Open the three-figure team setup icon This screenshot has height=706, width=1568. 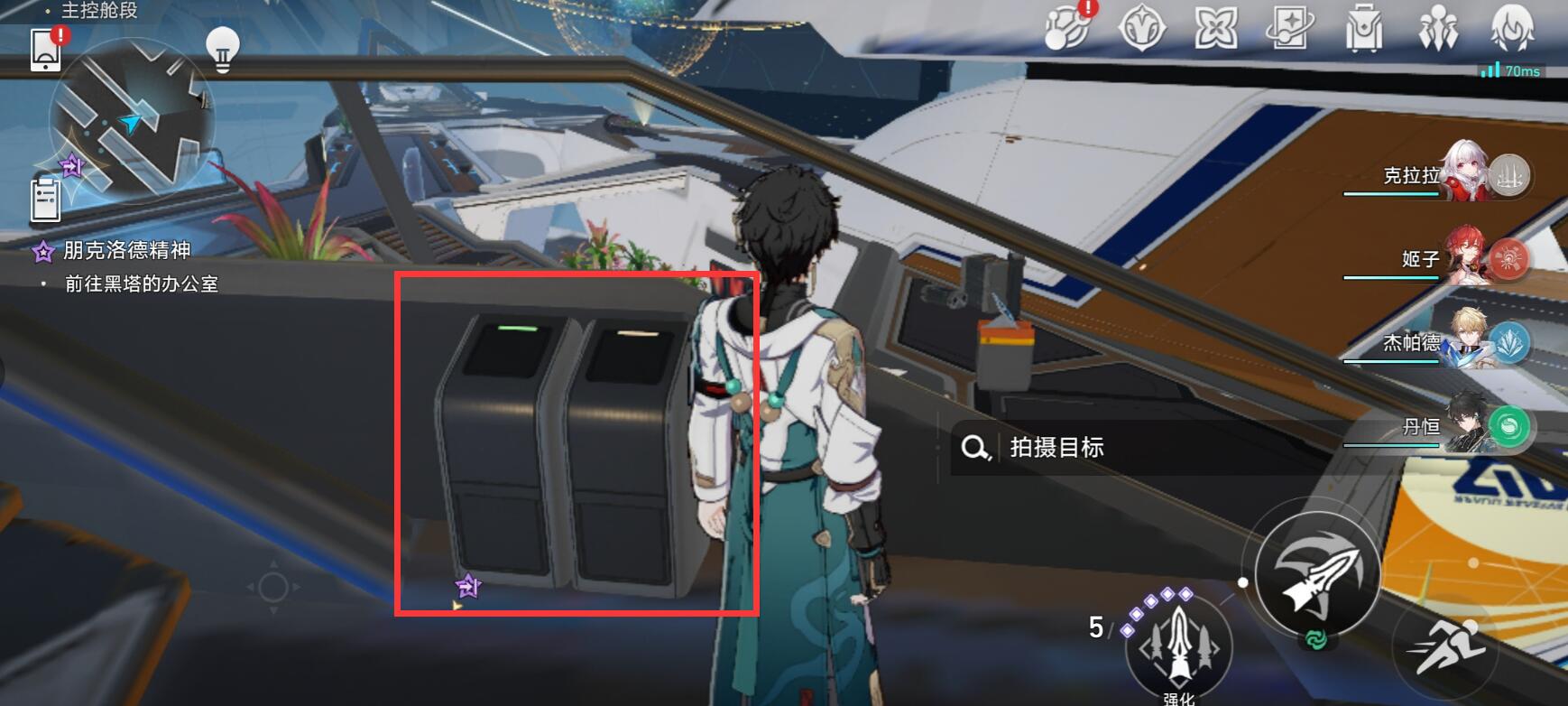pos(1437,29)
